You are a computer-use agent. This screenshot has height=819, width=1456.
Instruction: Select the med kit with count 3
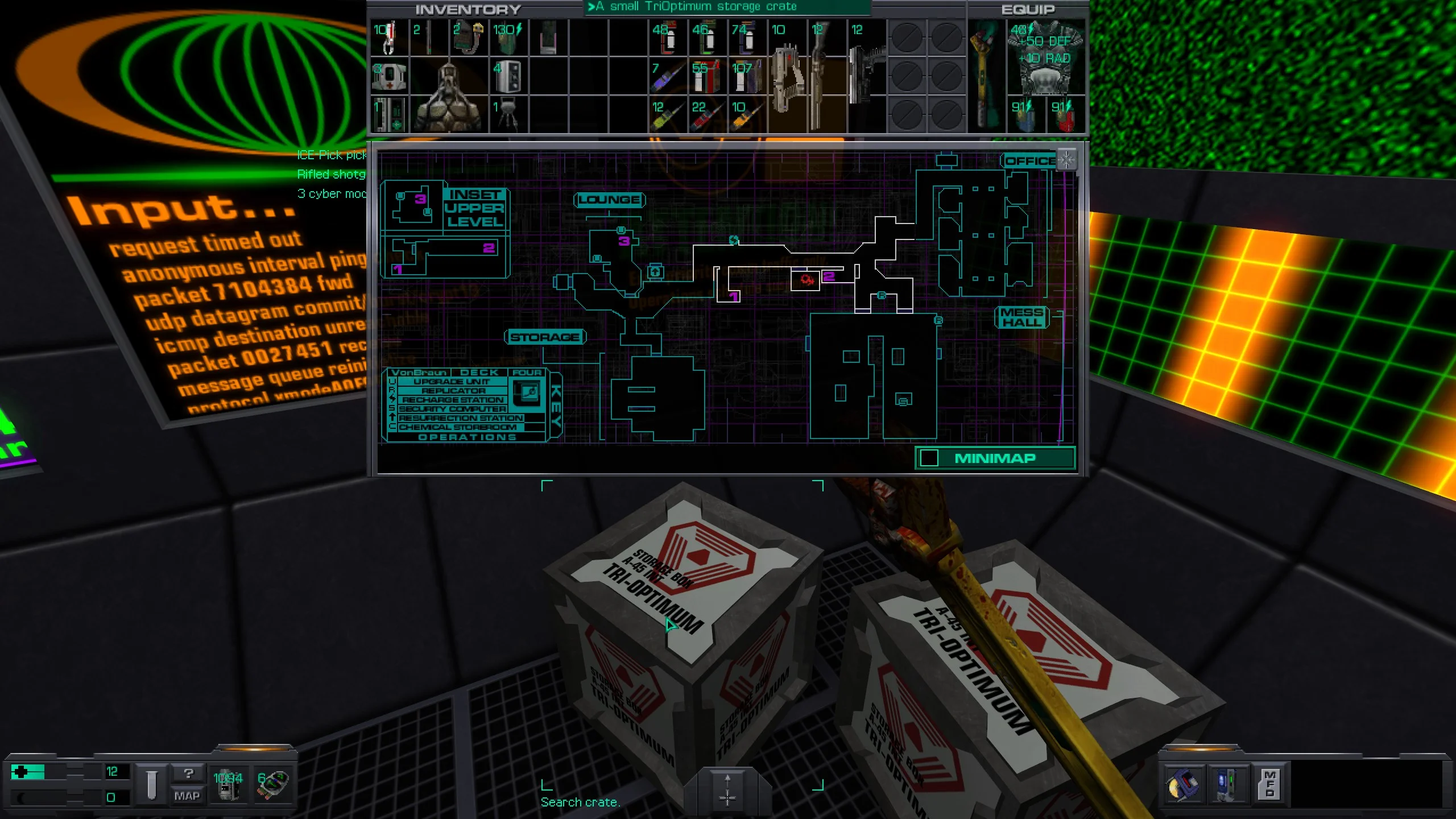389,76
